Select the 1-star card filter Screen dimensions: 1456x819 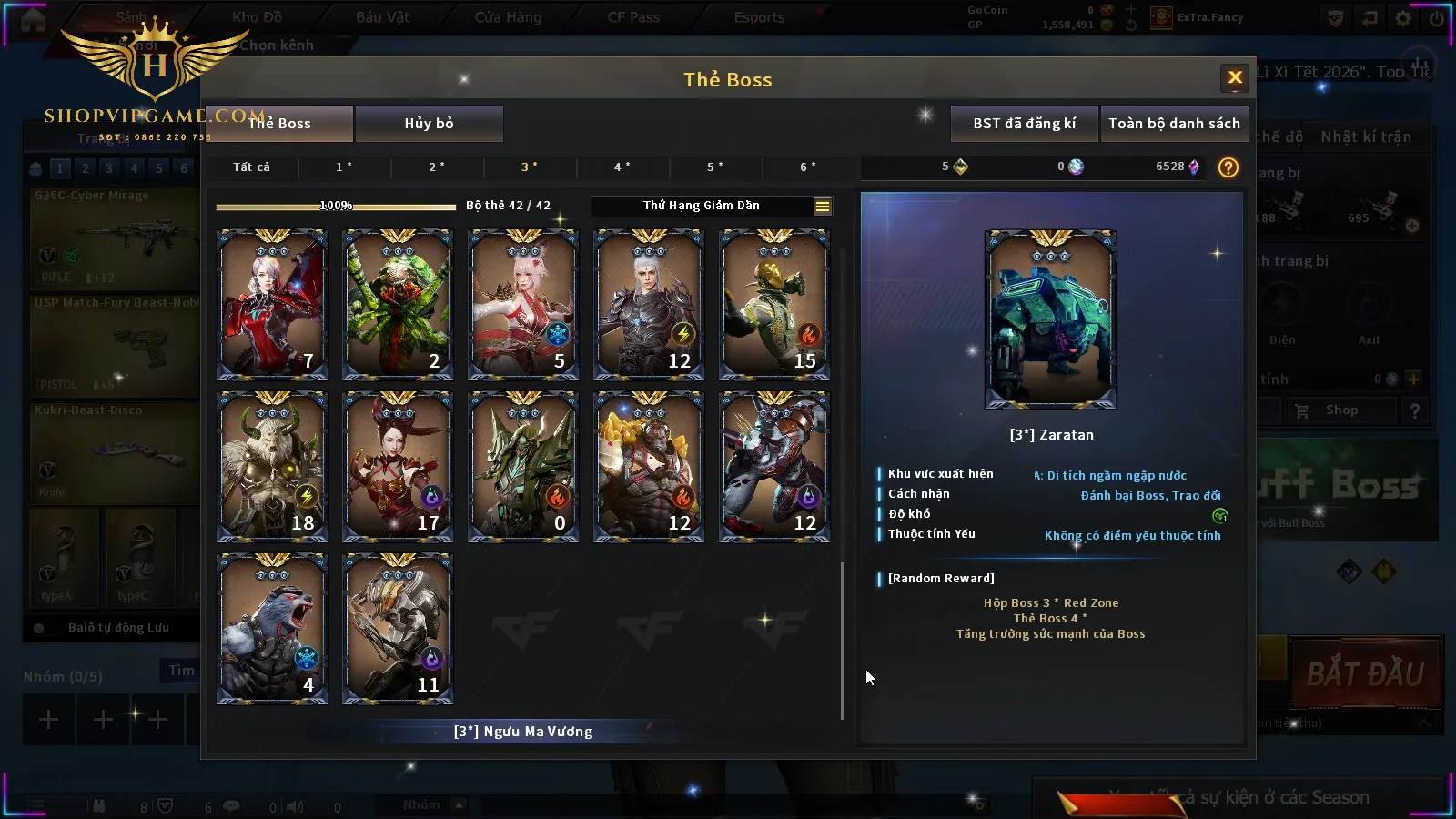click(x=344, y=167)
